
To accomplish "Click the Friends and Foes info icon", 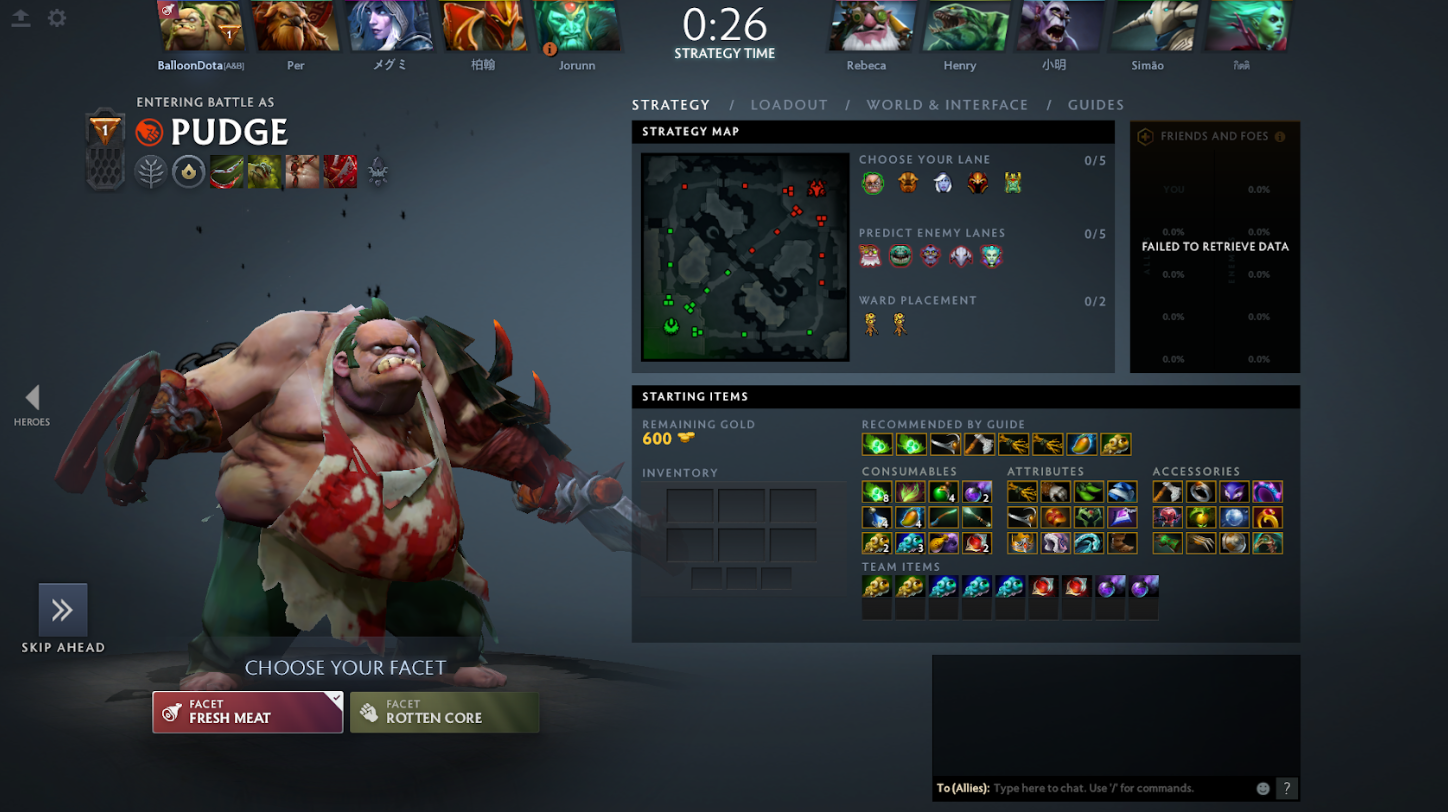I will [1280, 137].
